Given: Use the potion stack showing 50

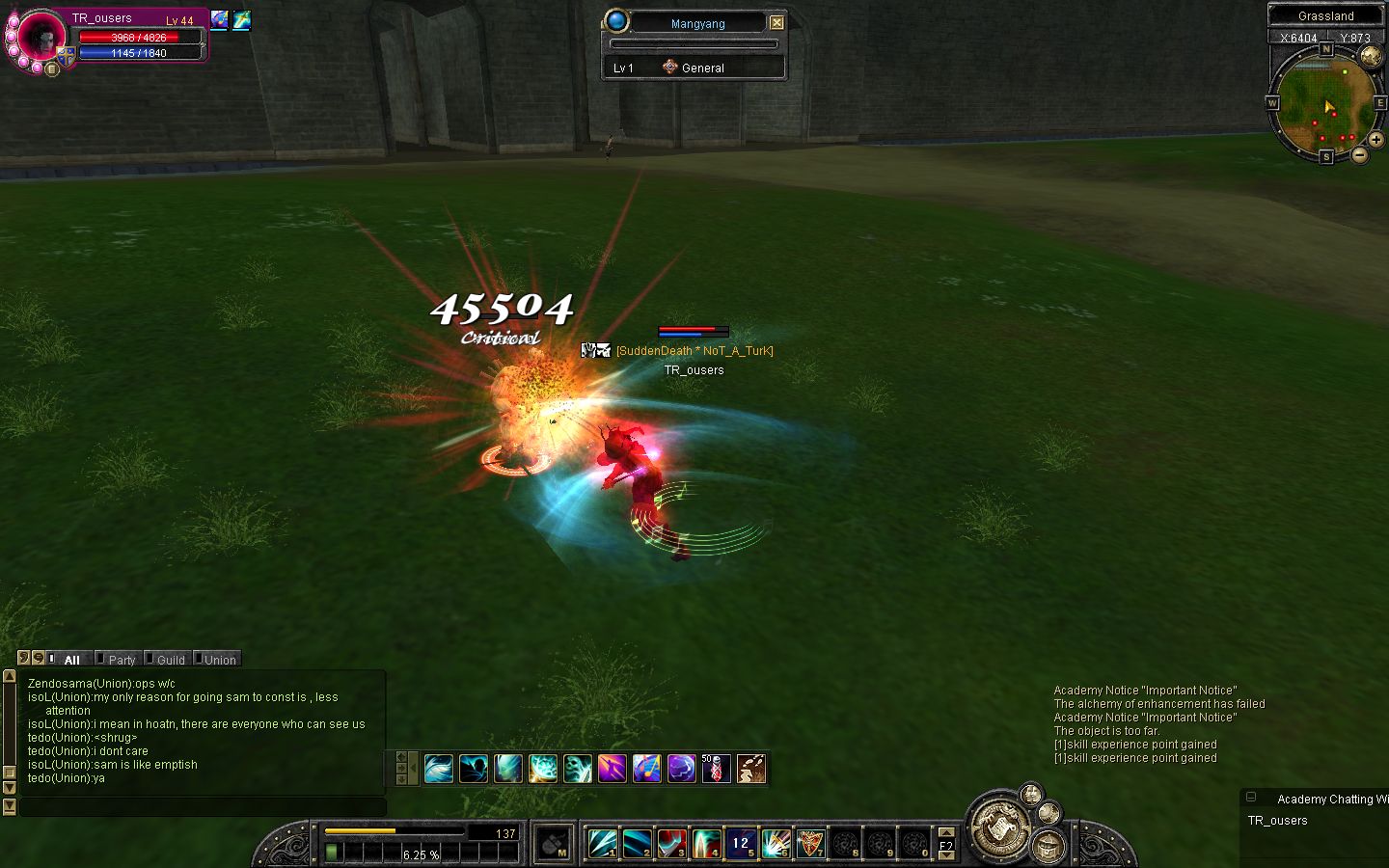Looking at the screenshot, I should (716, 768).
